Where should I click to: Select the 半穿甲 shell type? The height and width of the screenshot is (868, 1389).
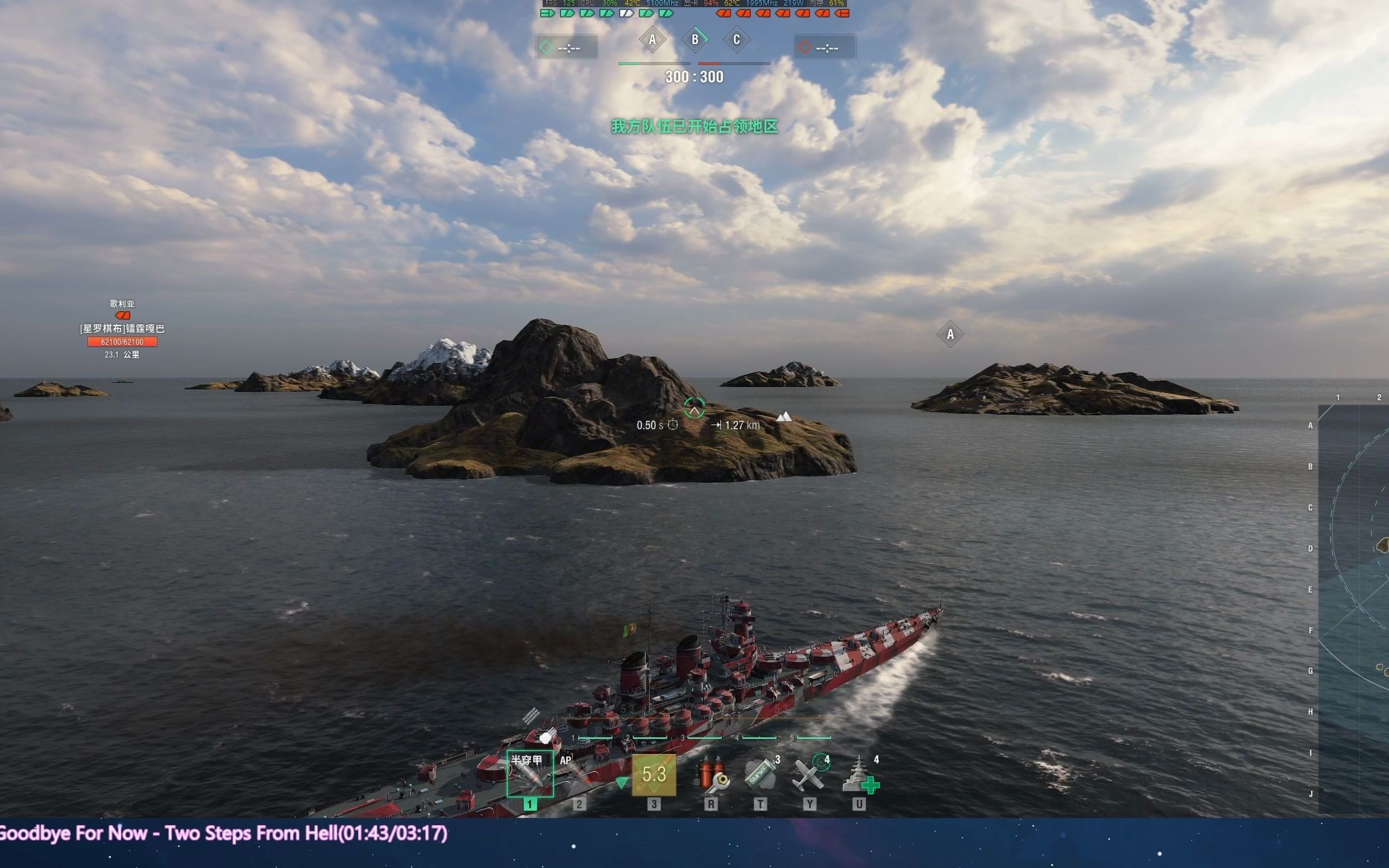pyautogui.click(x=529, y=775)
